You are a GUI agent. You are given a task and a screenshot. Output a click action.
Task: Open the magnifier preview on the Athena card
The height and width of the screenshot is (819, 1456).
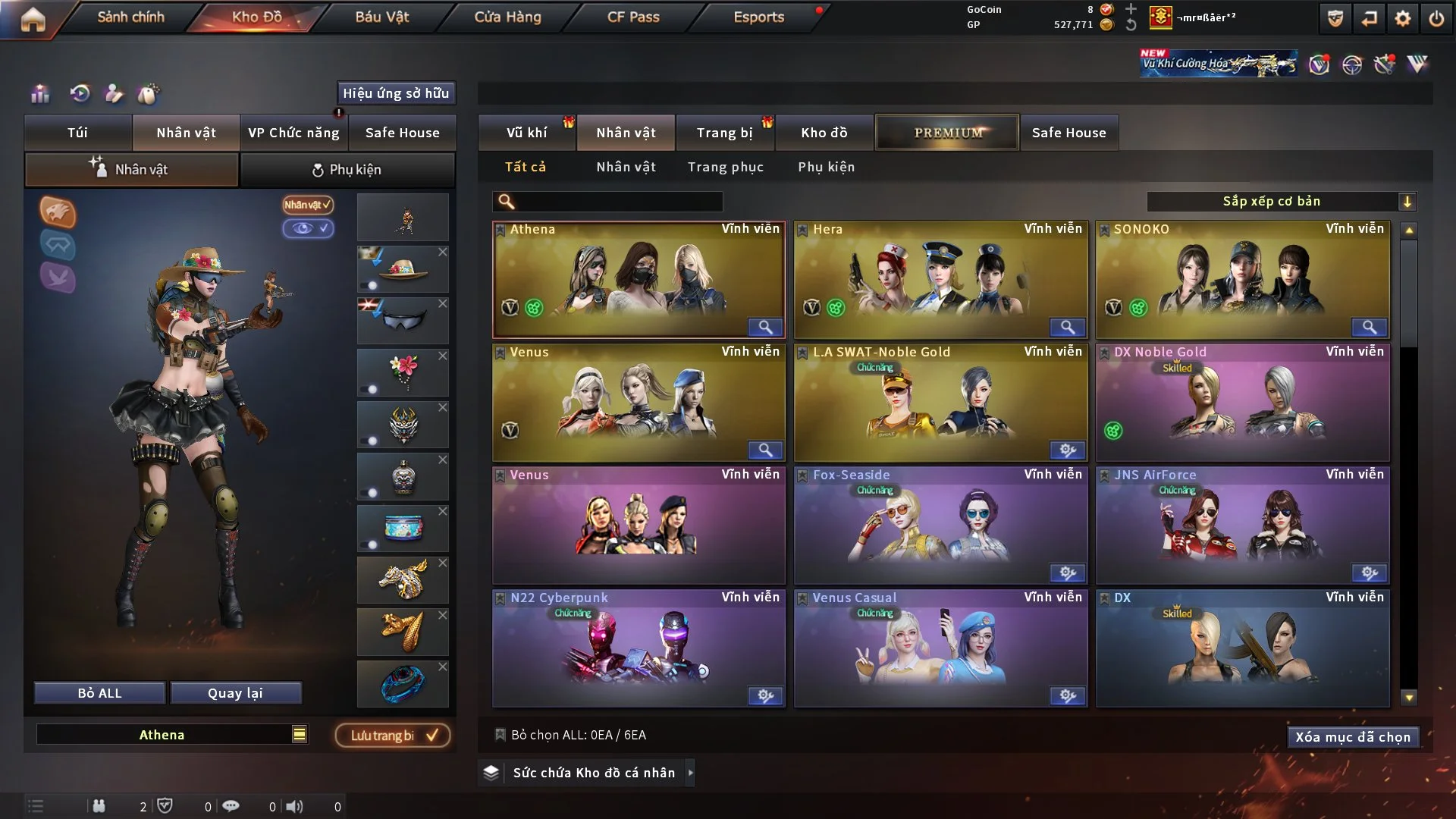tap(765, 327)
